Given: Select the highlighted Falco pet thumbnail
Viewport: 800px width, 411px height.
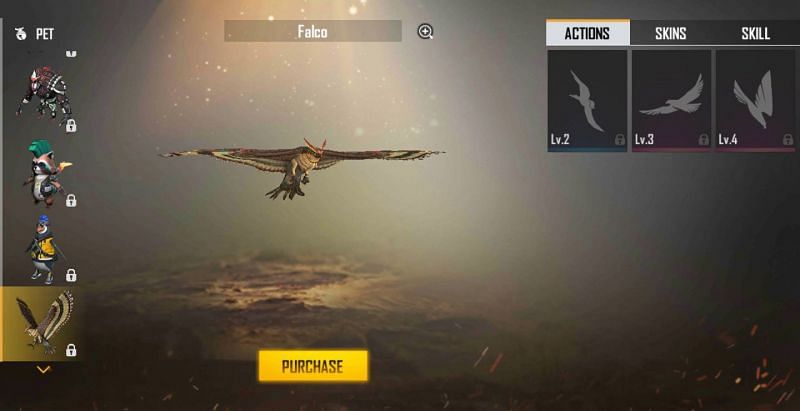Looking at the screenshot, I should [43, 322].
